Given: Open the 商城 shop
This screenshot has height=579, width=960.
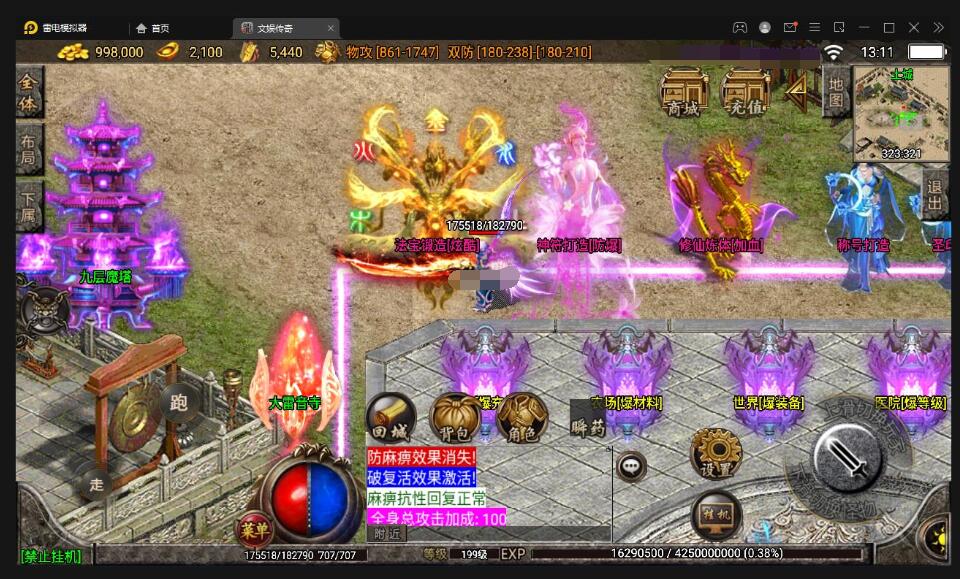Looking at the screenshot, I should point(684,91).
